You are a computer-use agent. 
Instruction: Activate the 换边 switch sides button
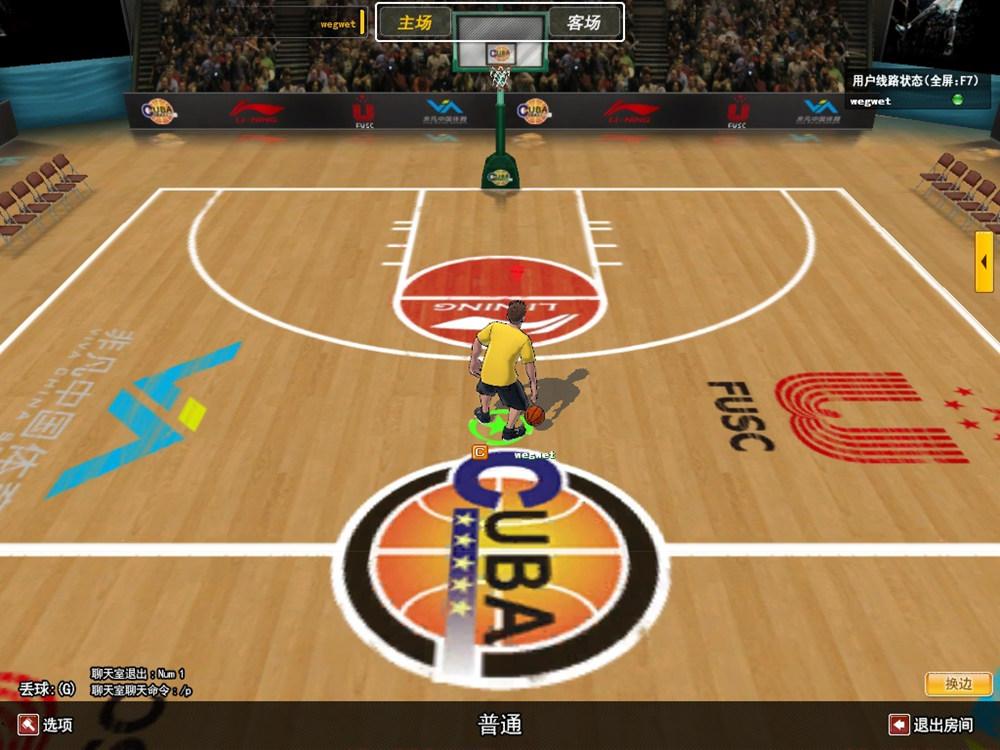(958, 684)
